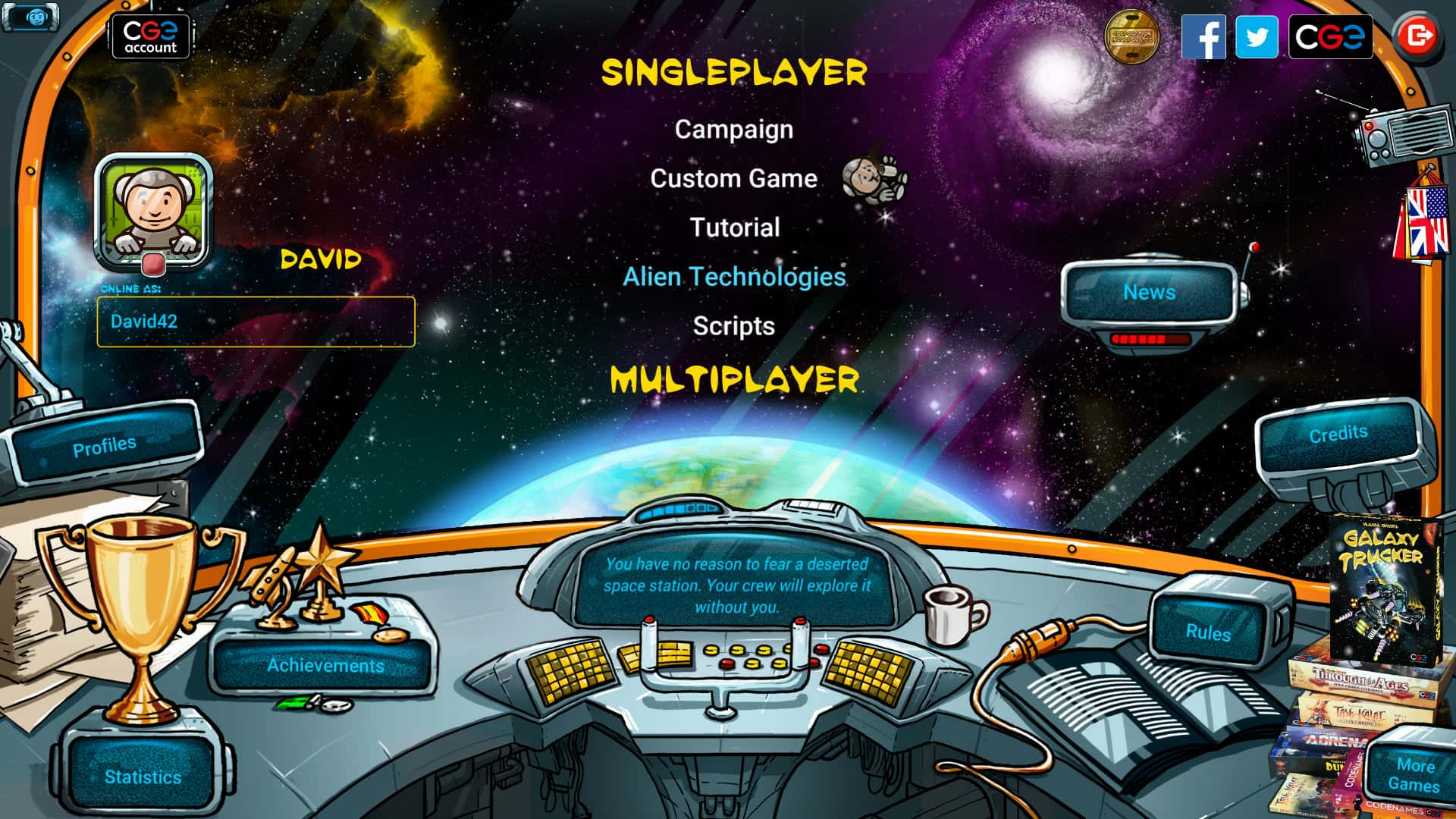Launch the Tutorial

click(734, 227)
